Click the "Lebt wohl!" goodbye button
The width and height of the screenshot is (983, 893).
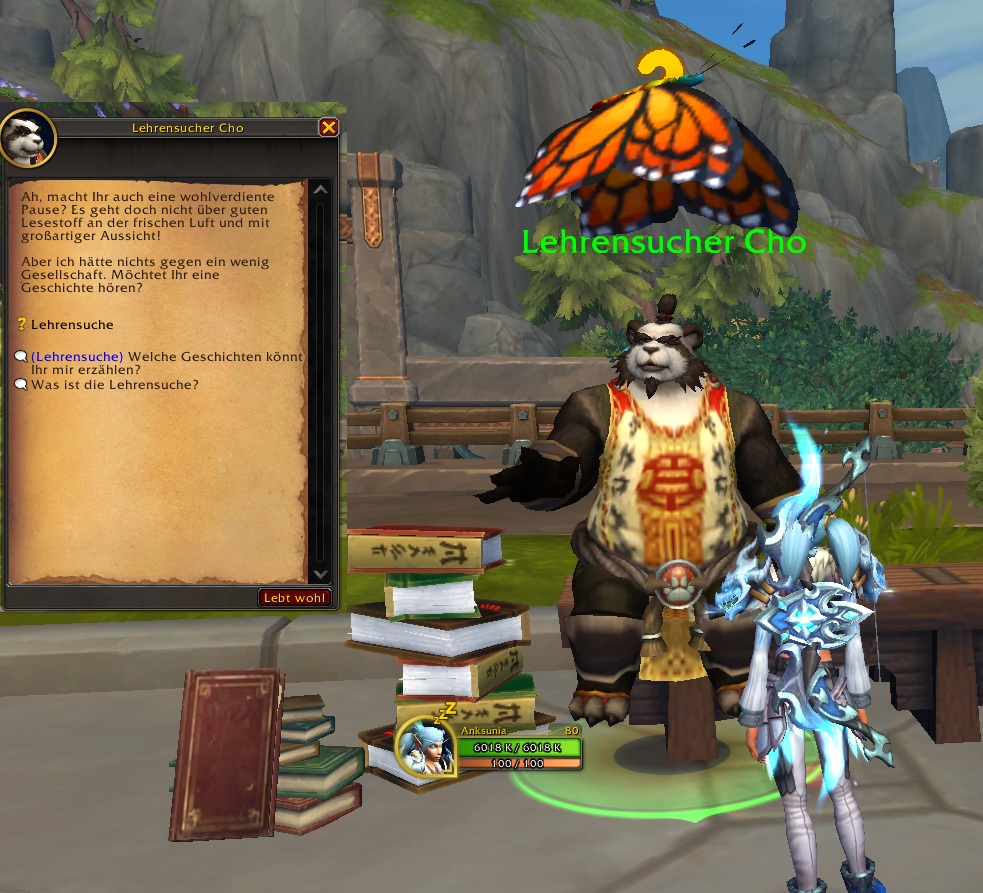[x=294, y=598]
